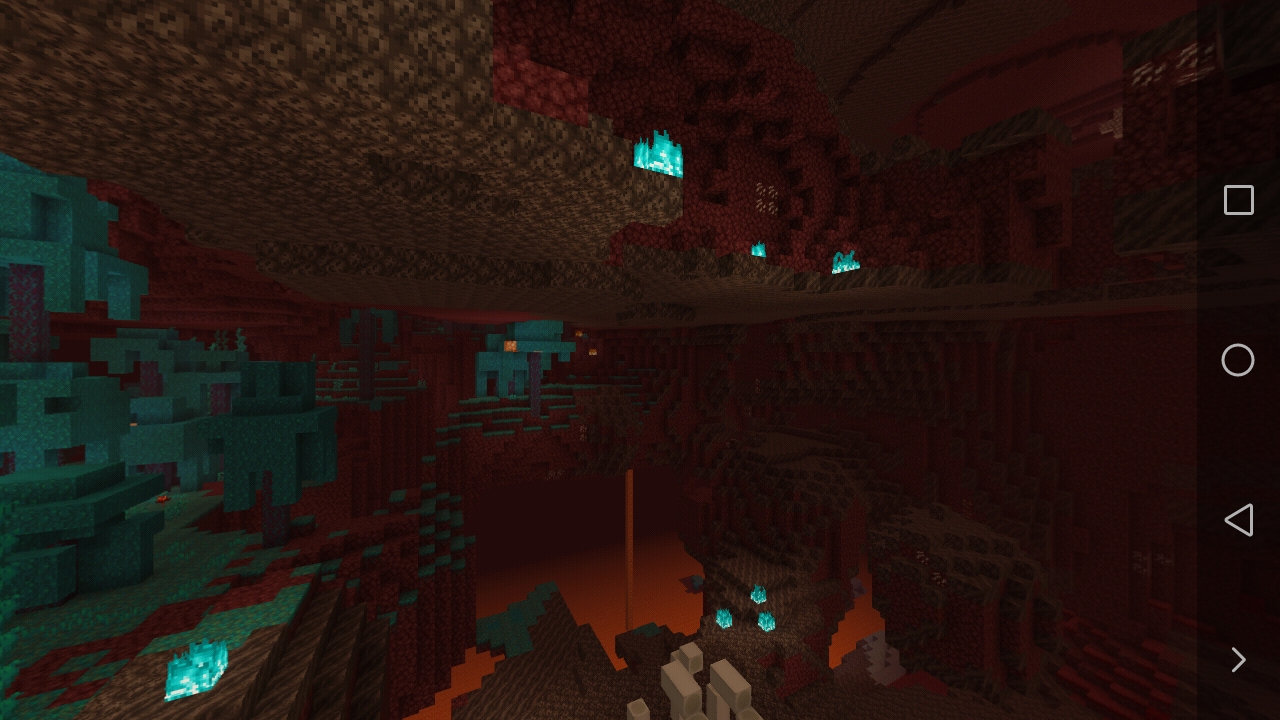Tap the Android home circle button
Image resolution: width=1280 pixels, height=720 pixels.
tap(1238, 360)
